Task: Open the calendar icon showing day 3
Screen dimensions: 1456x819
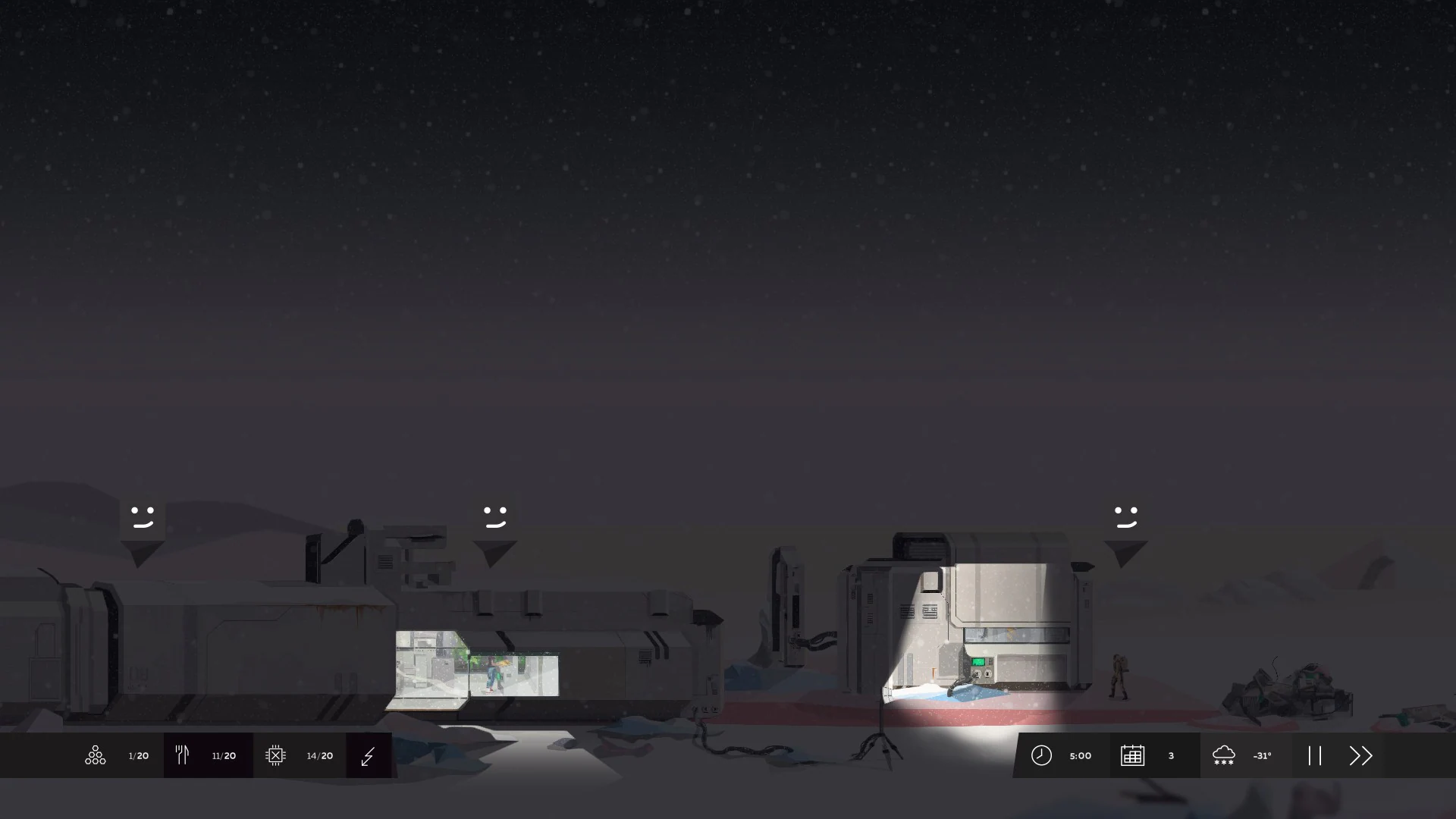Action: coord(1133,755)
